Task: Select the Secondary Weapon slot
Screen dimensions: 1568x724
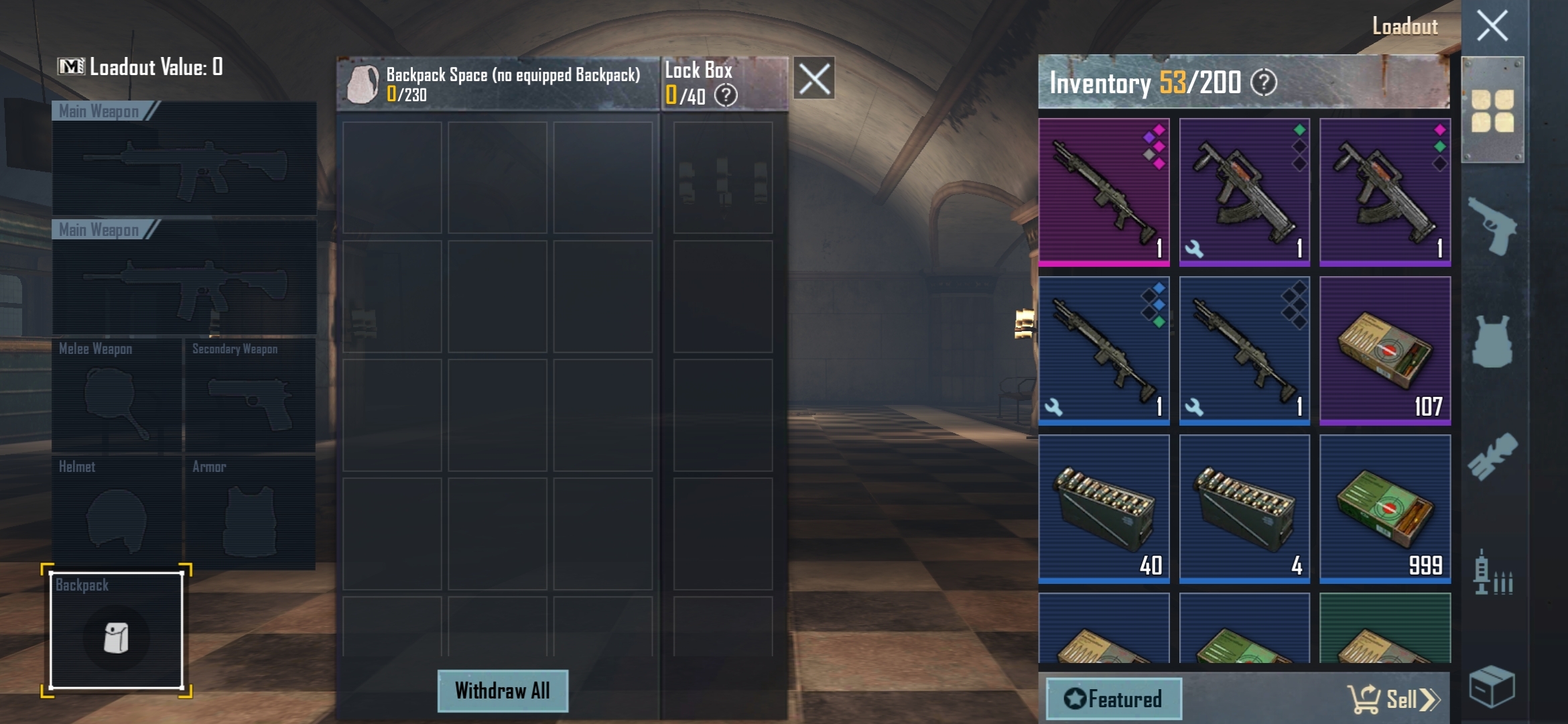Action: 250,395
